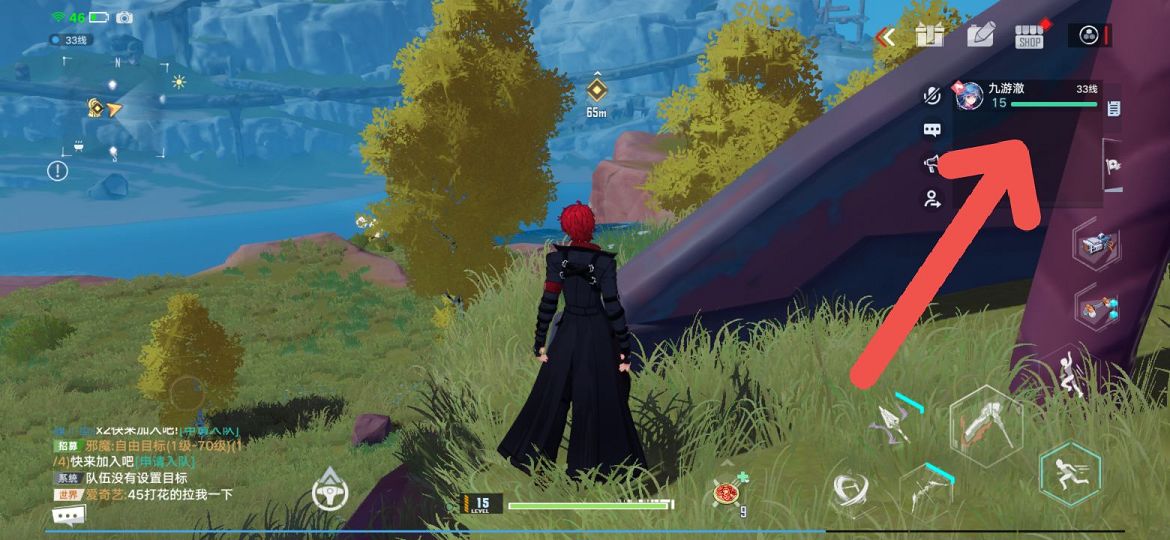Open the chat window speech-bubble button

tap(68, 516)
